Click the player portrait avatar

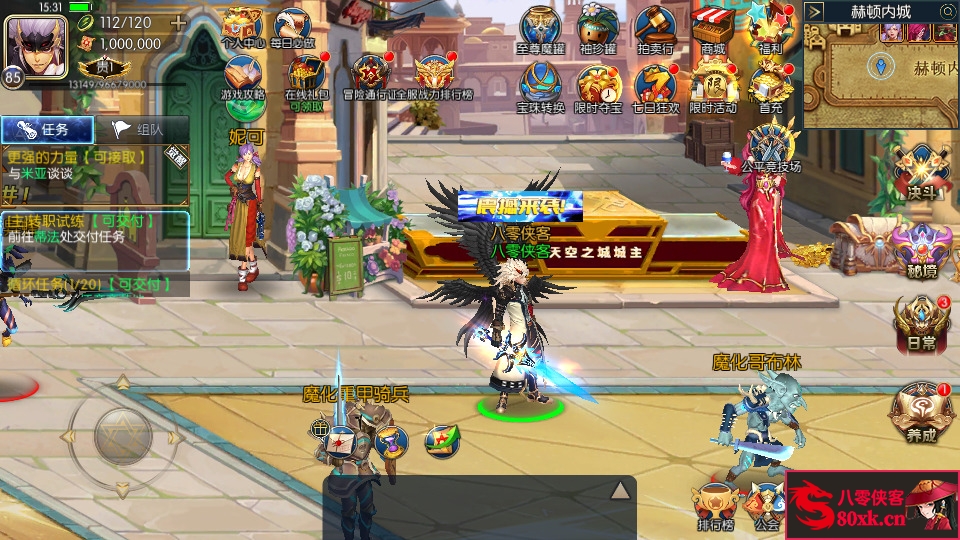pyautogui.click(x=33, y=44)
